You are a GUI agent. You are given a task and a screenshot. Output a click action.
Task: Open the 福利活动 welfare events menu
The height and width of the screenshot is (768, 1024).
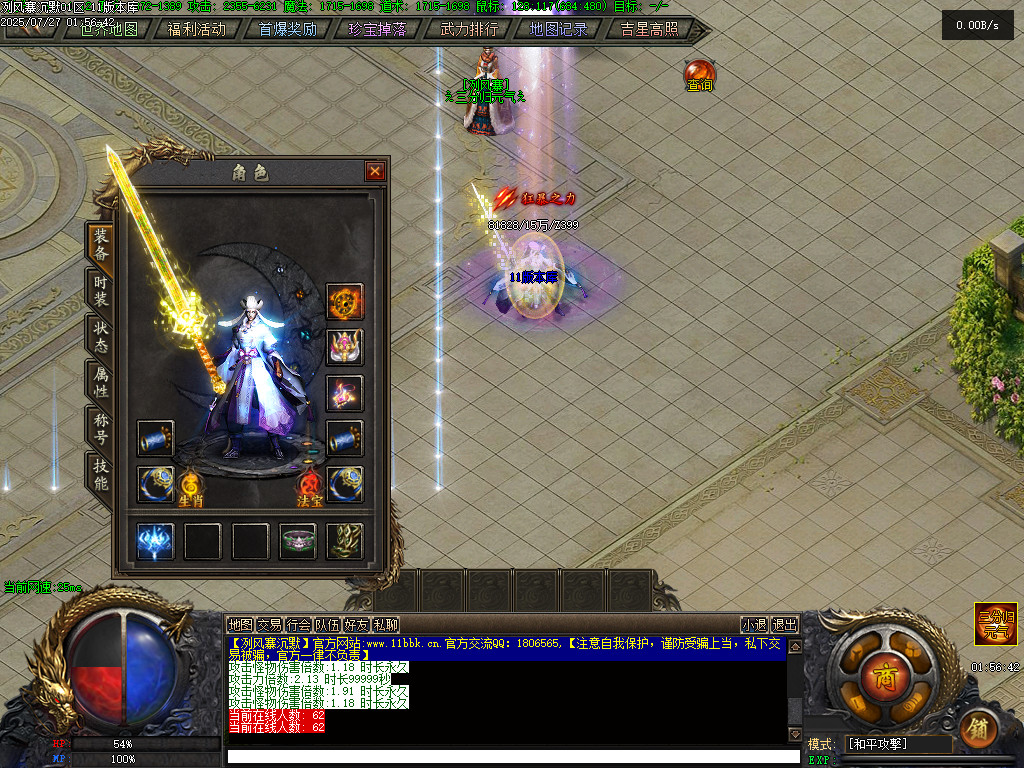click(197, 29)
